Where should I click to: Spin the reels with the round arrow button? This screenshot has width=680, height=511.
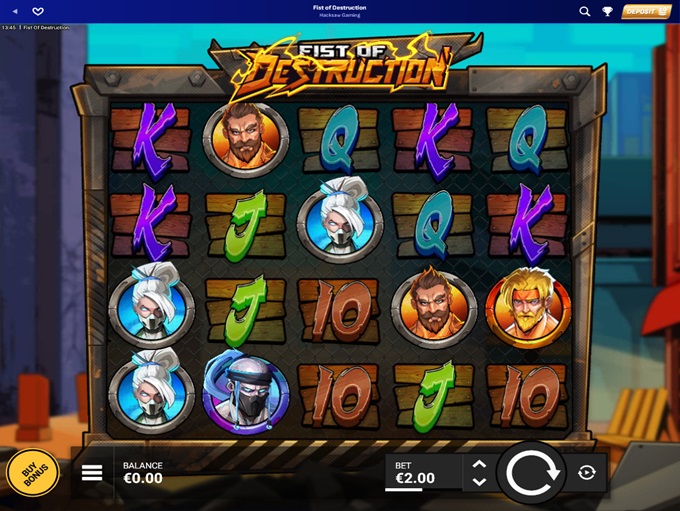[530, 473]
